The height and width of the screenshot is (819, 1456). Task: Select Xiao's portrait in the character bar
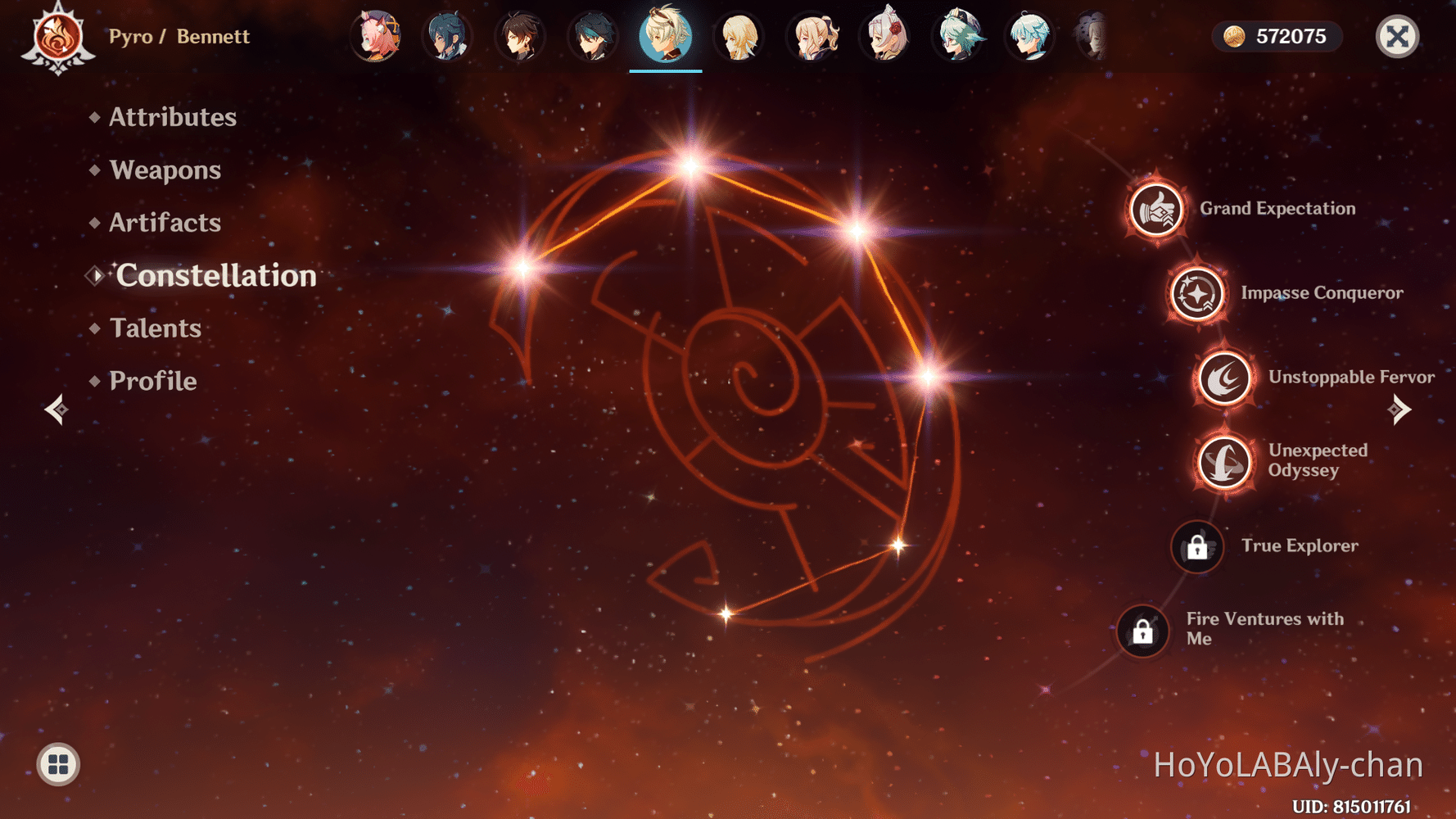click(x=593, y=36)
